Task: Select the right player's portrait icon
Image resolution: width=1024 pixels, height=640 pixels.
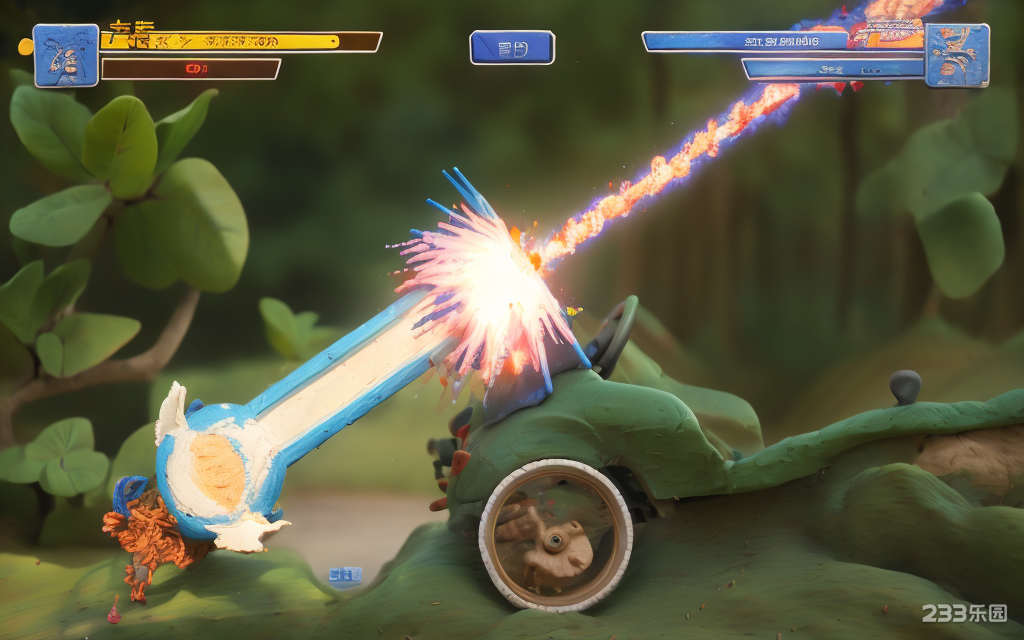Action: pyautogui.click(x=956, y=56)
